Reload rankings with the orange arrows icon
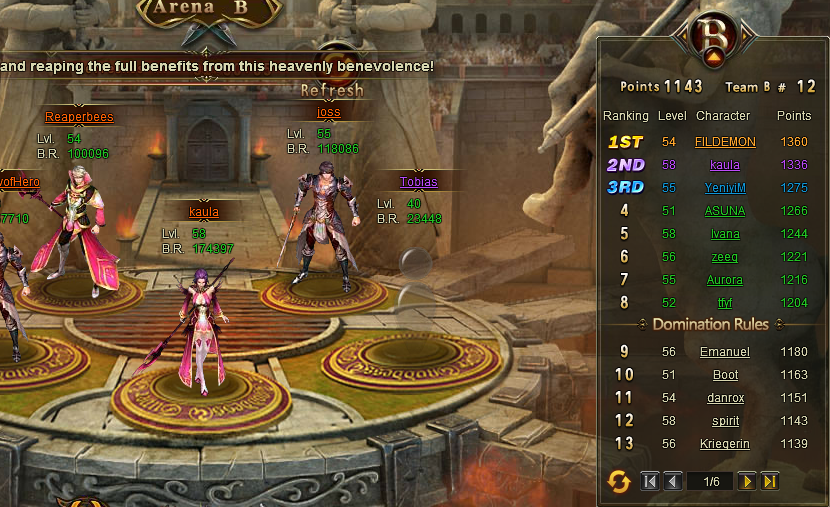The image size is (830, 507). pyautogui.click(x=619, y=482)
